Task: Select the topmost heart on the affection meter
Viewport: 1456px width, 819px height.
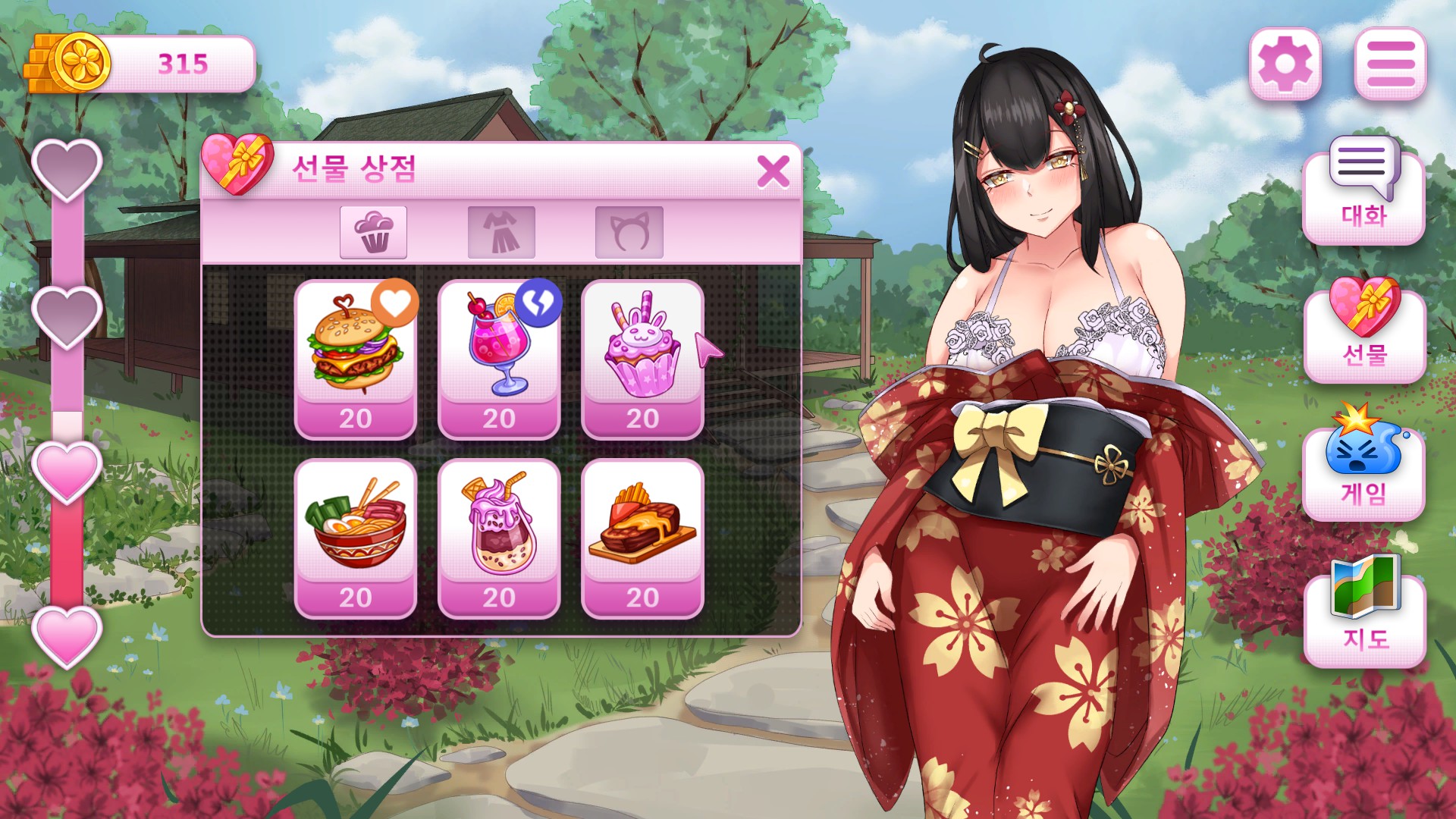Action: point(67,168)
